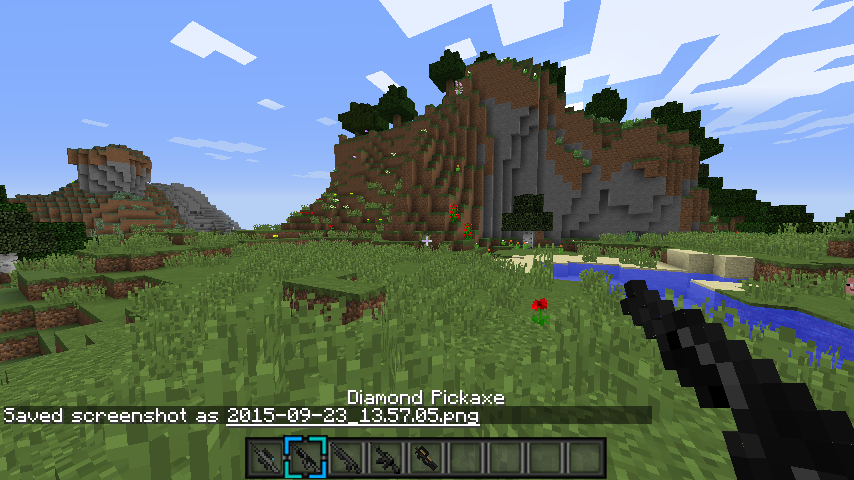Select the gun with the tan stock
Image resolution: width=854 pixels, height=480 pixels.
pos(425,458)
